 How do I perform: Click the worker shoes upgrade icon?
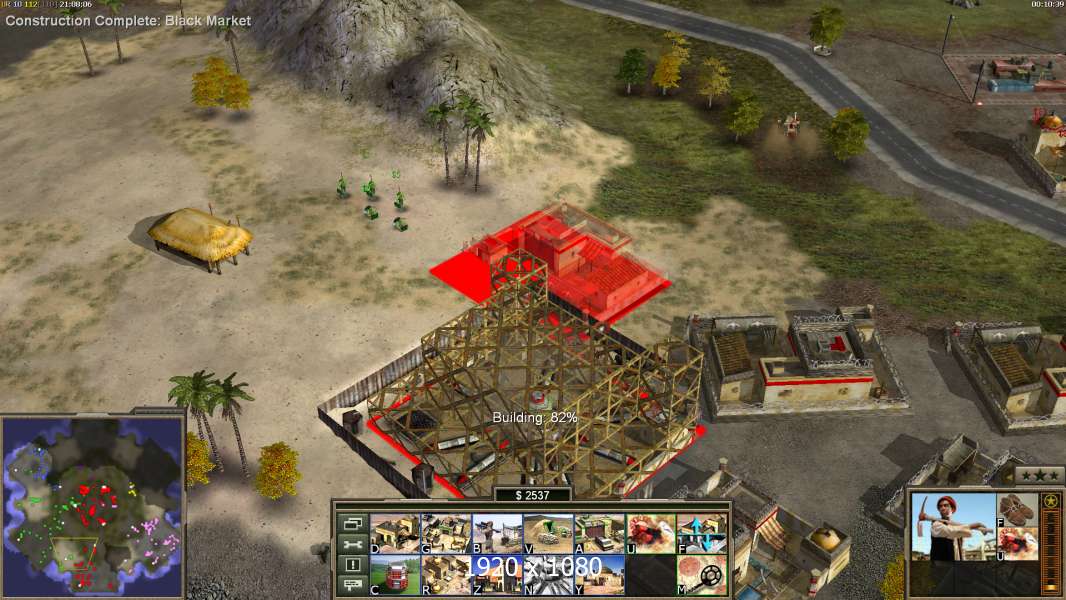click(x=1018, y=509)
